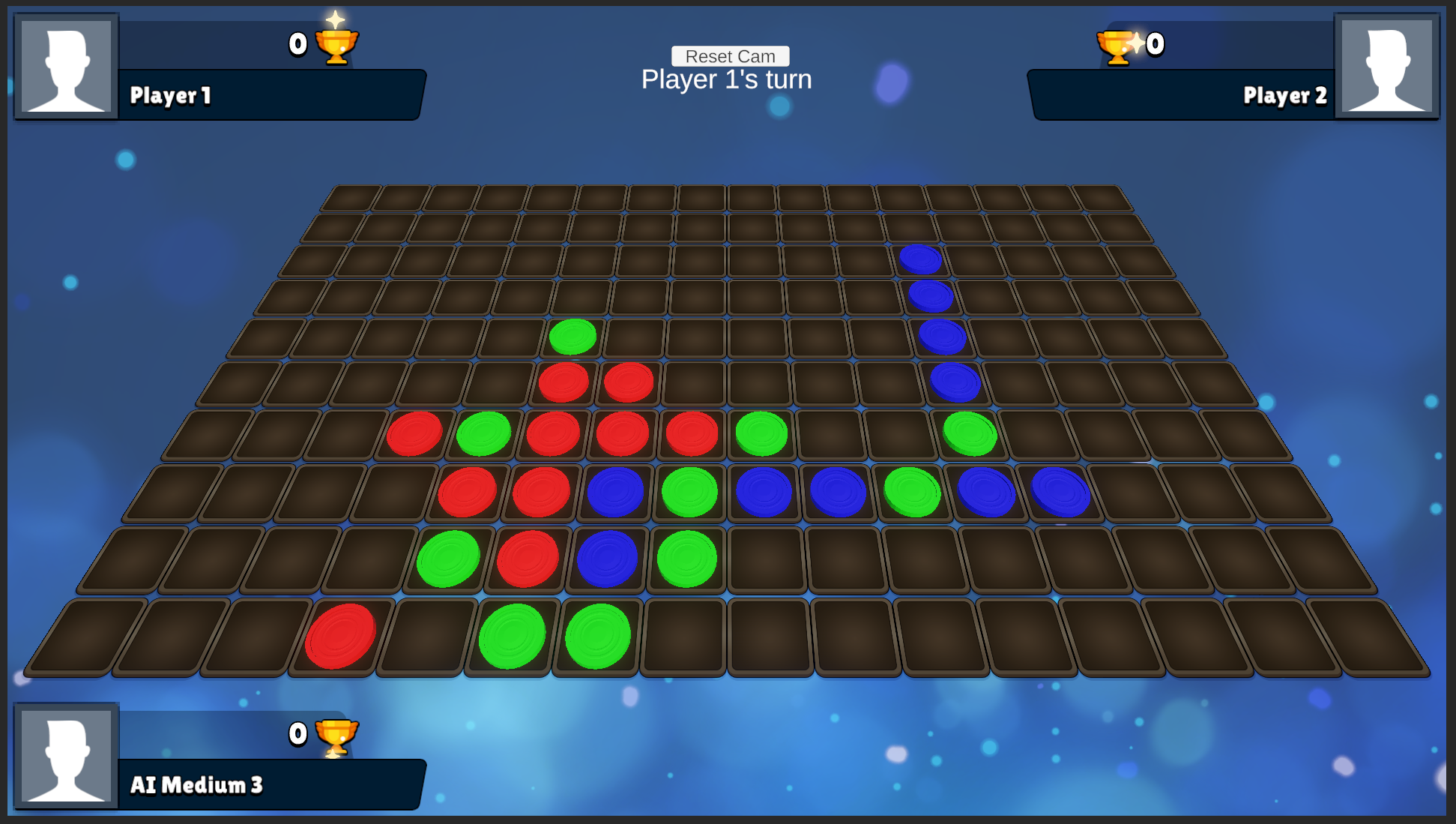1456x824 pixels.
Task: Click Player 1's avatar portrait
Action: (65, 66)
